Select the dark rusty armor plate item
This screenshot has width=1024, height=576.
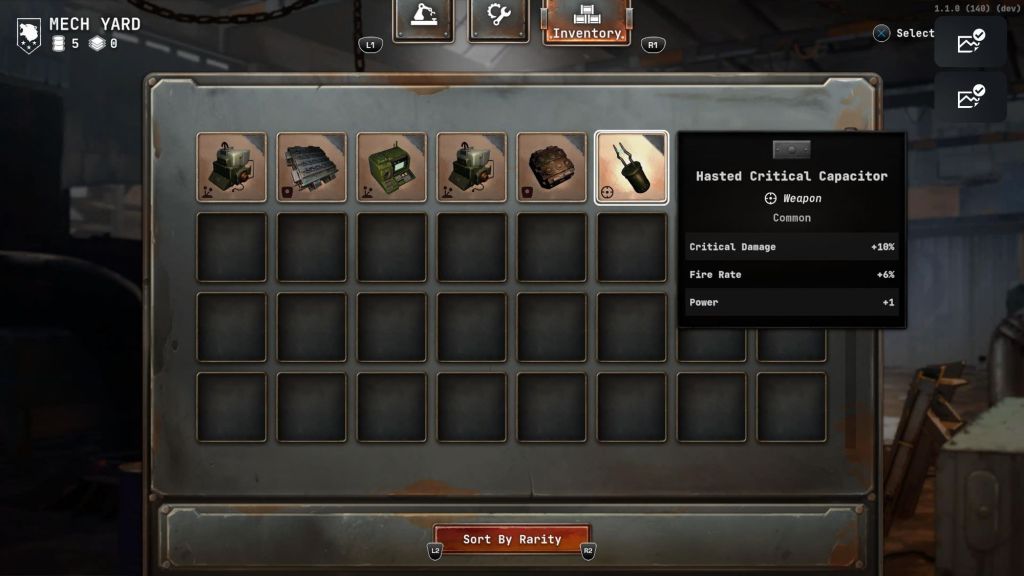tap(552, 167)
